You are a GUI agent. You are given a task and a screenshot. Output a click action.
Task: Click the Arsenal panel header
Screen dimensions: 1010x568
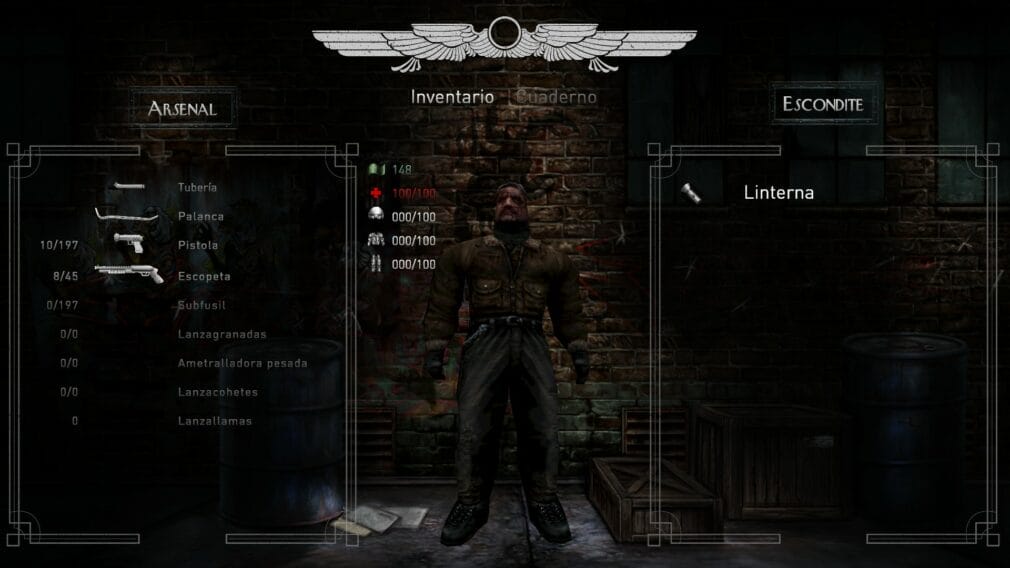(182, 108)
